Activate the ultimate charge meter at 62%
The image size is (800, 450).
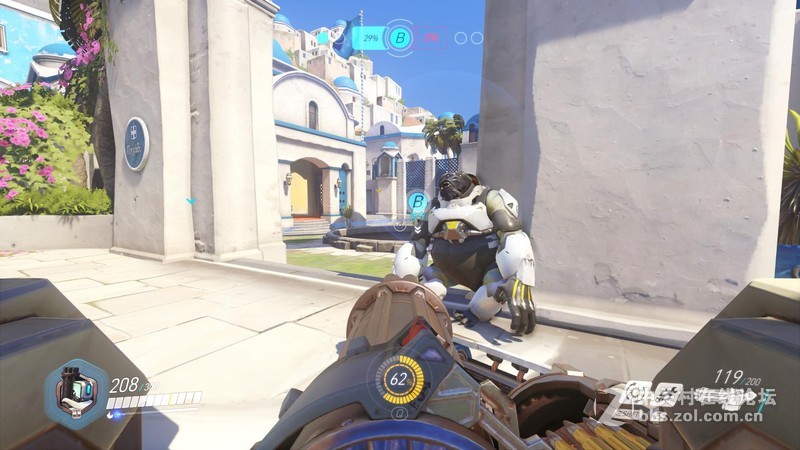pos(400,379)
